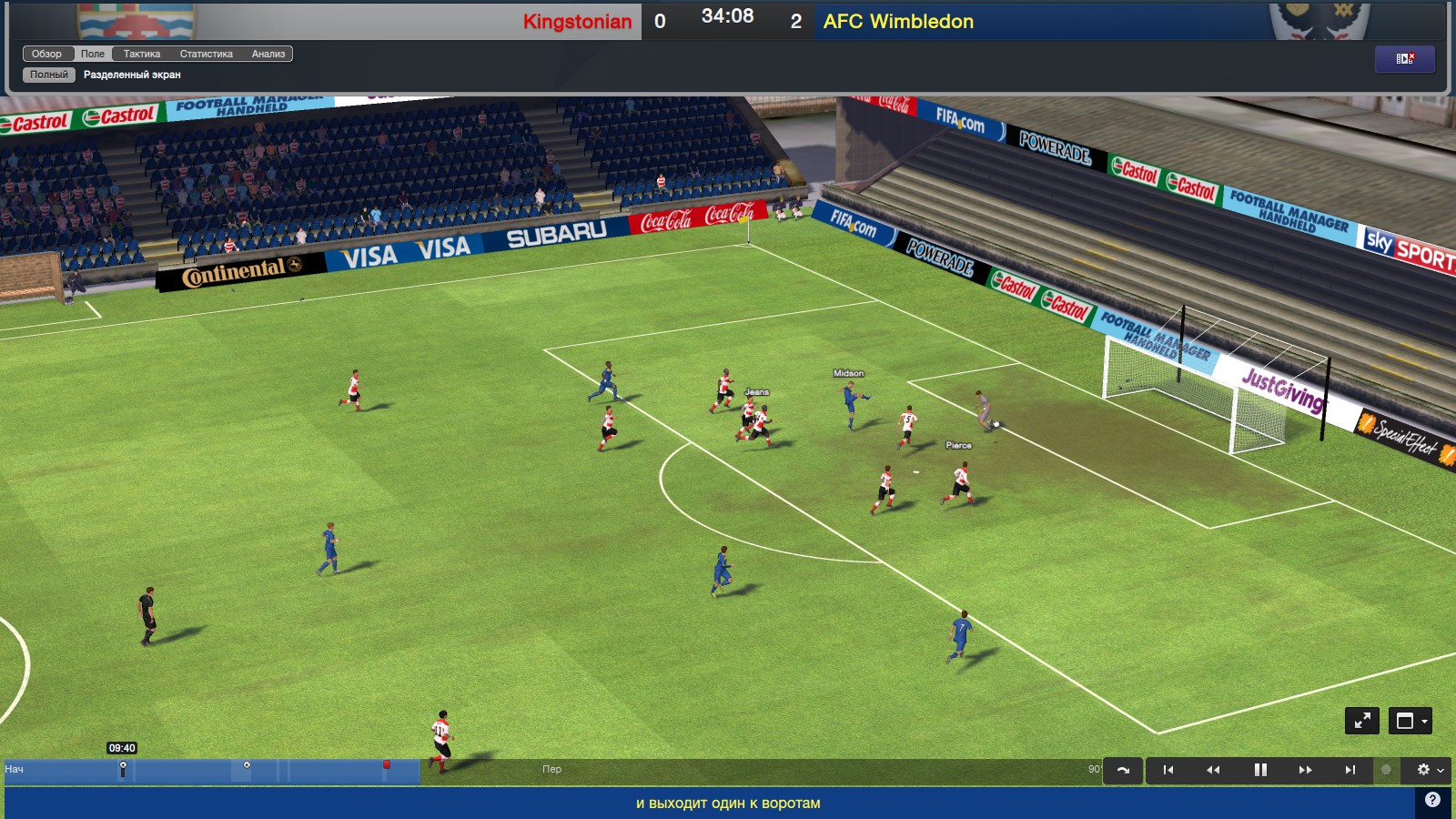The width and height of the screenshot is (1456, 819).
Task: Fast forward the match highlights
Action: pyautogui.click(x=1305, y=770)
